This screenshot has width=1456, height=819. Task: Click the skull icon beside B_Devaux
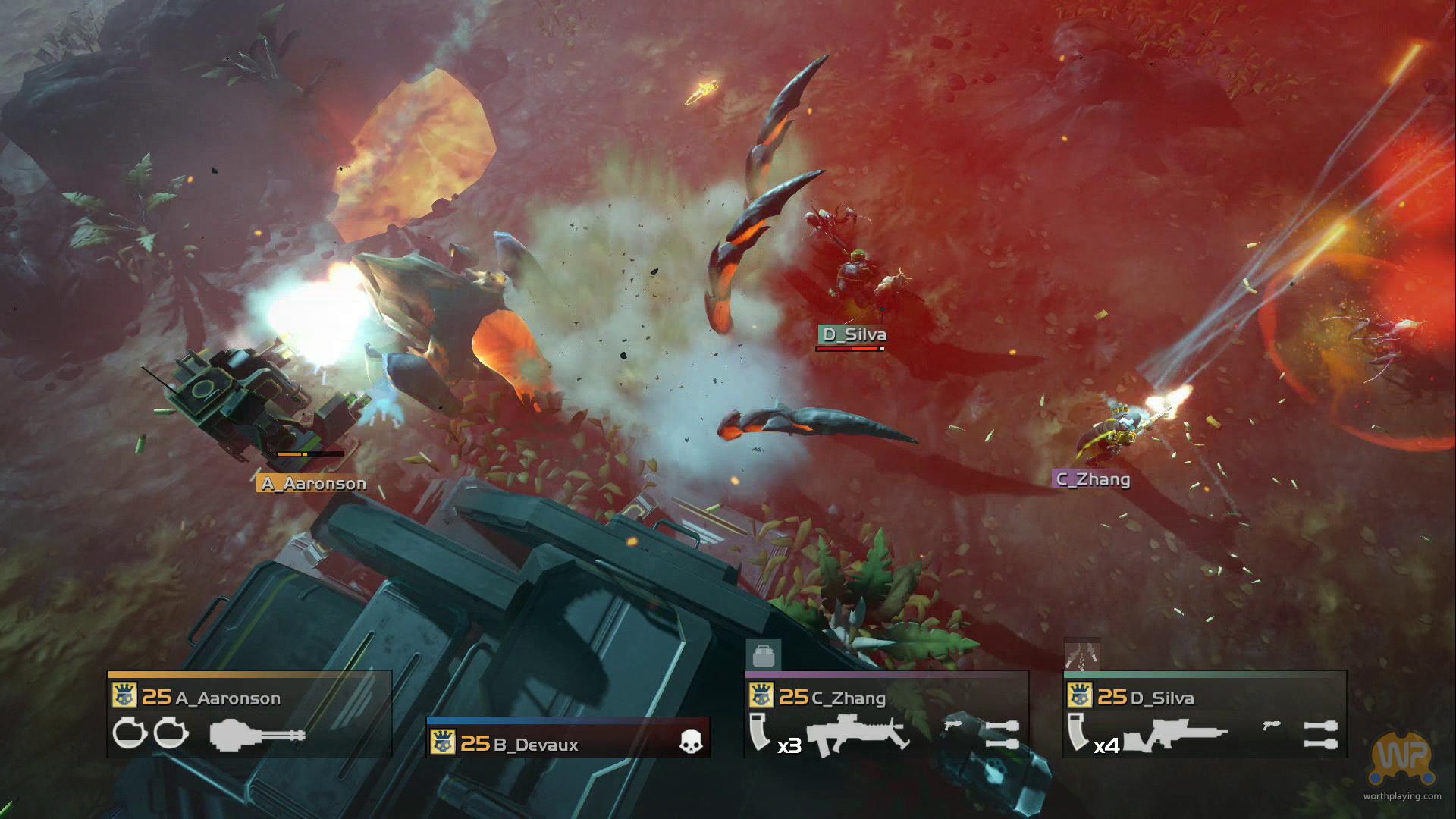[691, 743]
